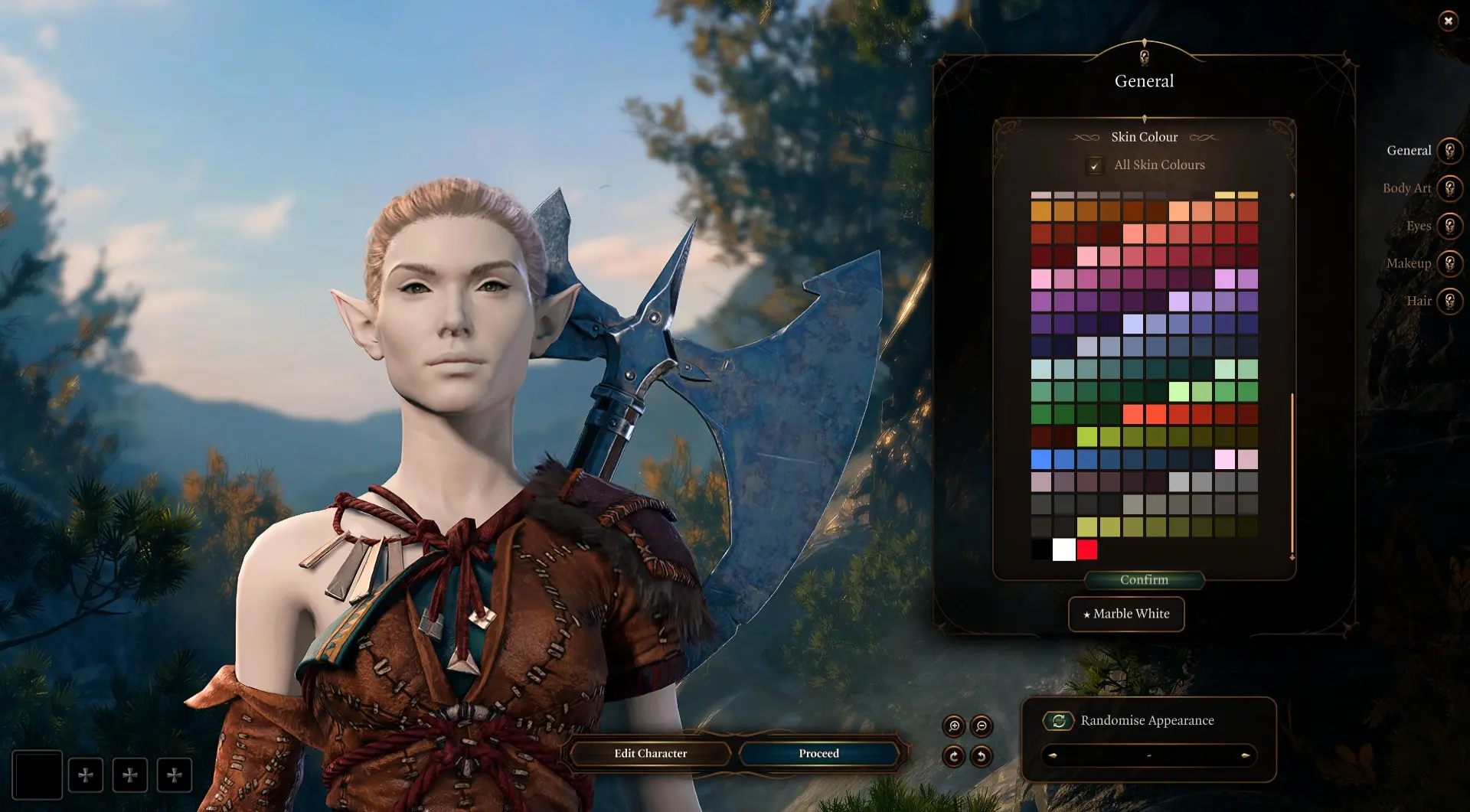Confirm the selected skin colour

[1144, 580]
